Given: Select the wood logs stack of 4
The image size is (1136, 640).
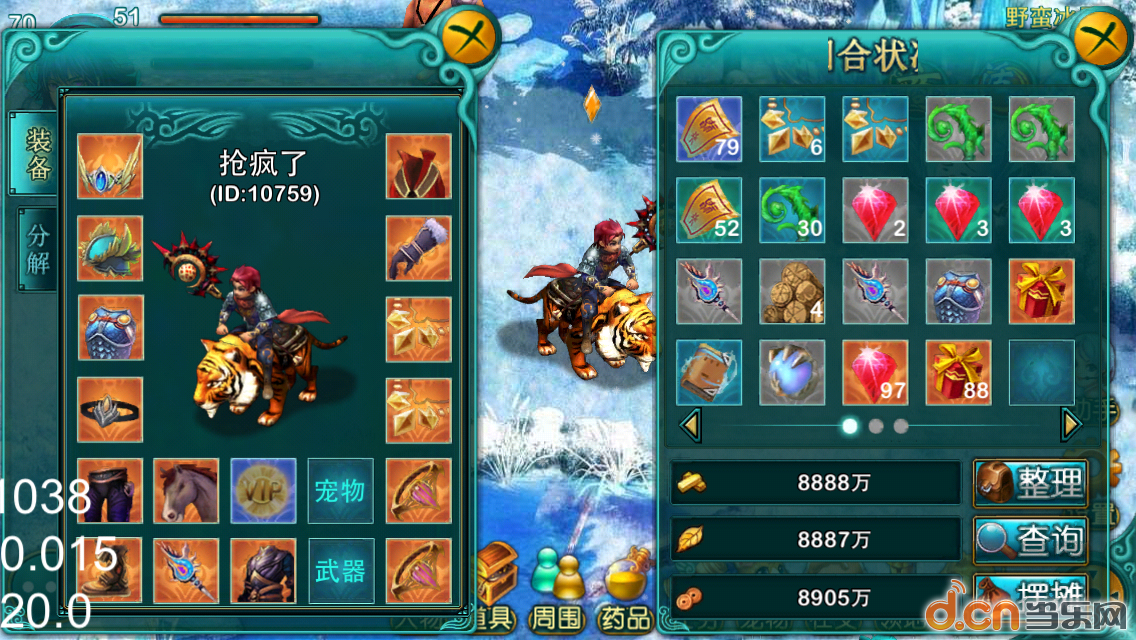Looking at the screenshot, I should (x=791, y=291).
